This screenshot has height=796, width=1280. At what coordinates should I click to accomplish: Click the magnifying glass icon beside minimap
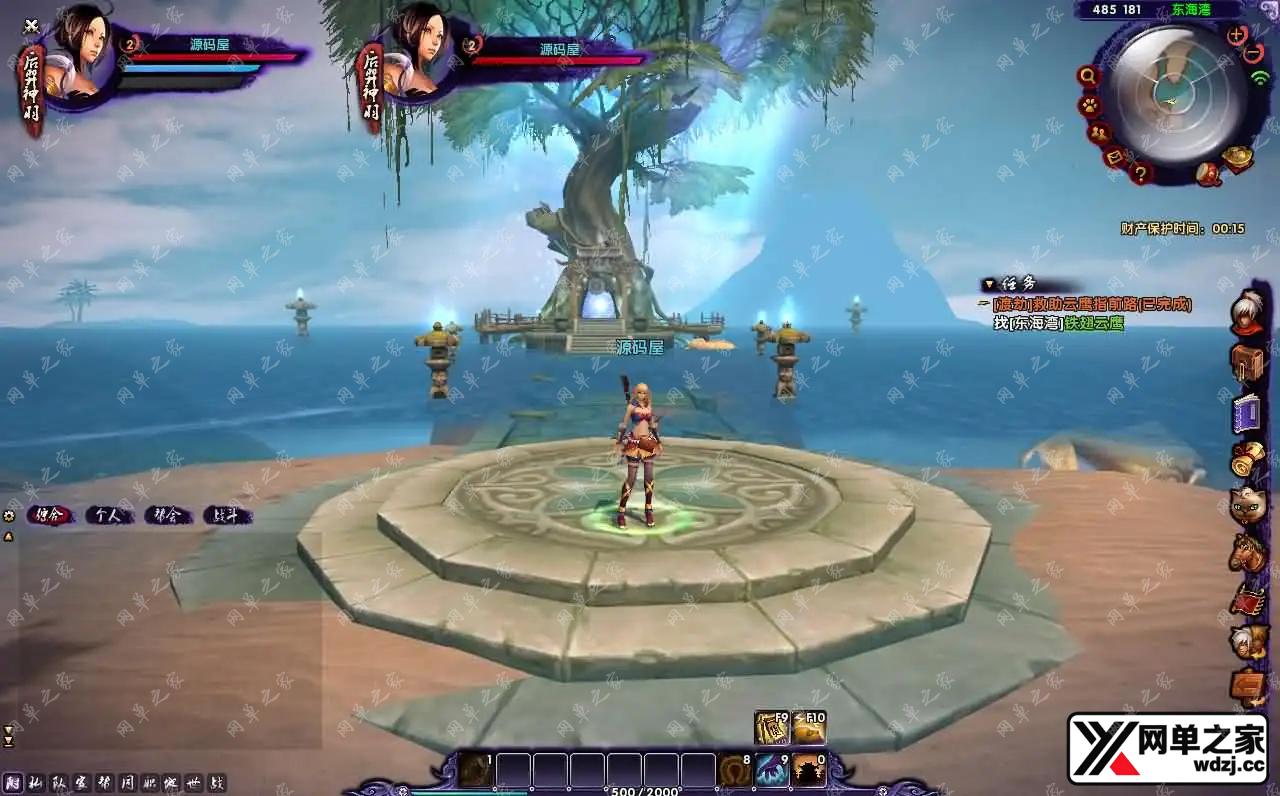coord(1088,76)
